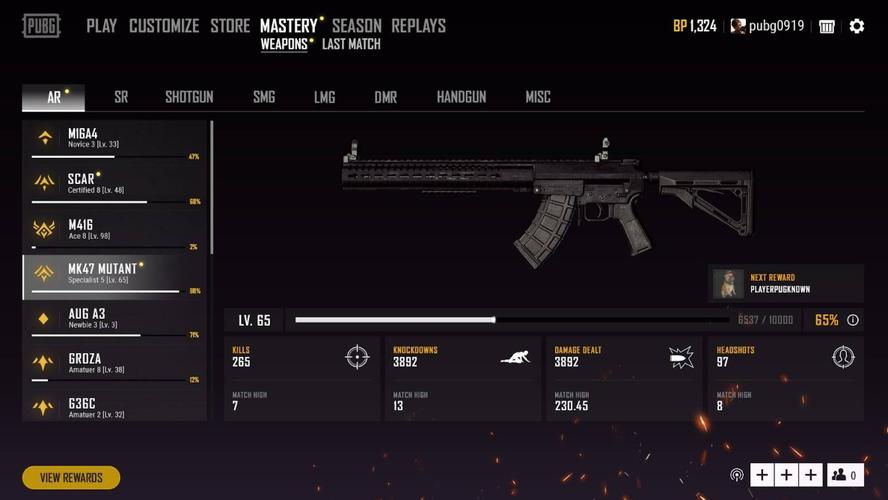Image resolution: width=888 pixels, height=500 pixels.
Task: Click the info icon beside 65%
Action: click(853, 321)
